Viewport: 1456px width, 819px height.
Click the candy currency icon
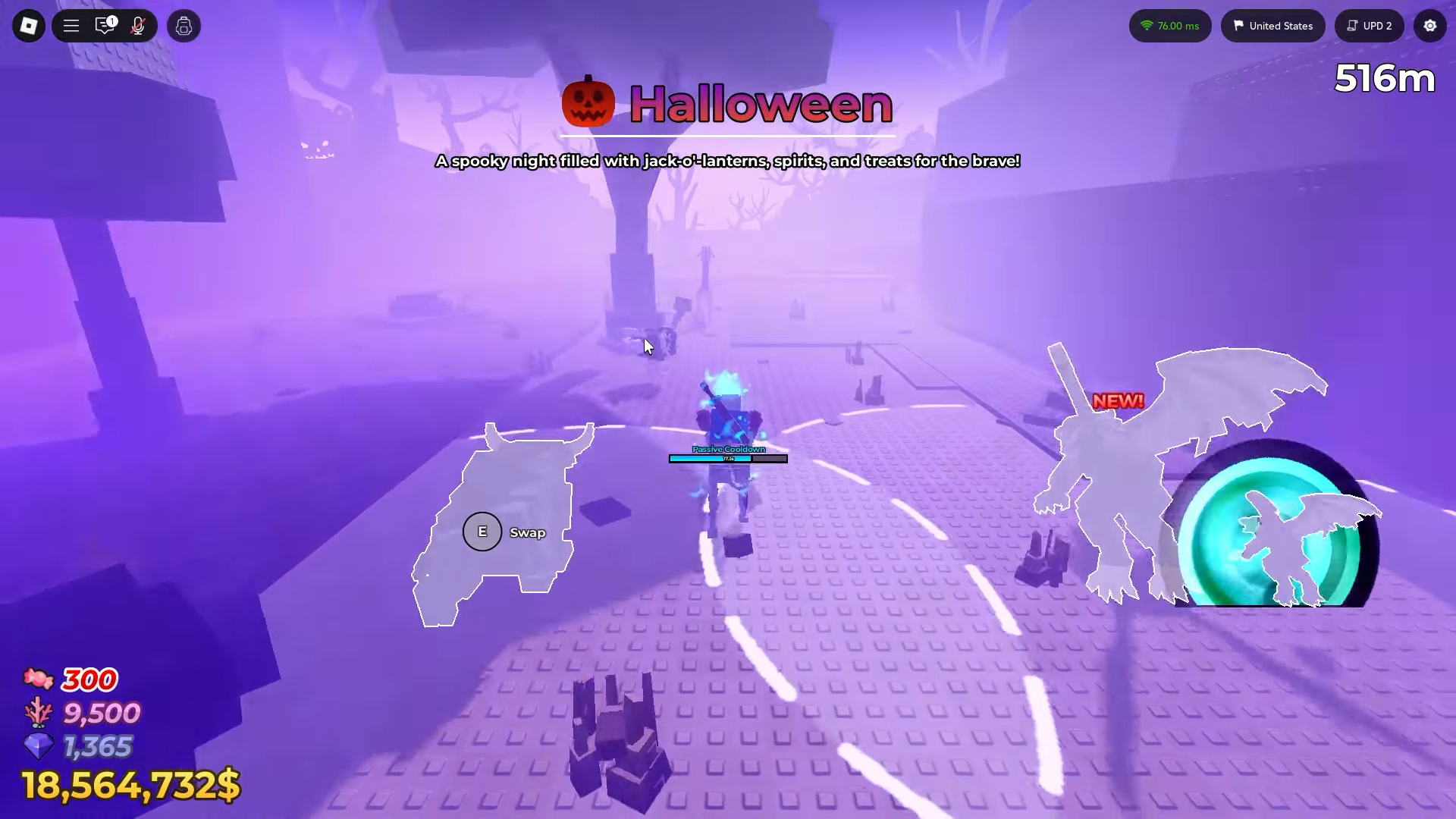39,679
